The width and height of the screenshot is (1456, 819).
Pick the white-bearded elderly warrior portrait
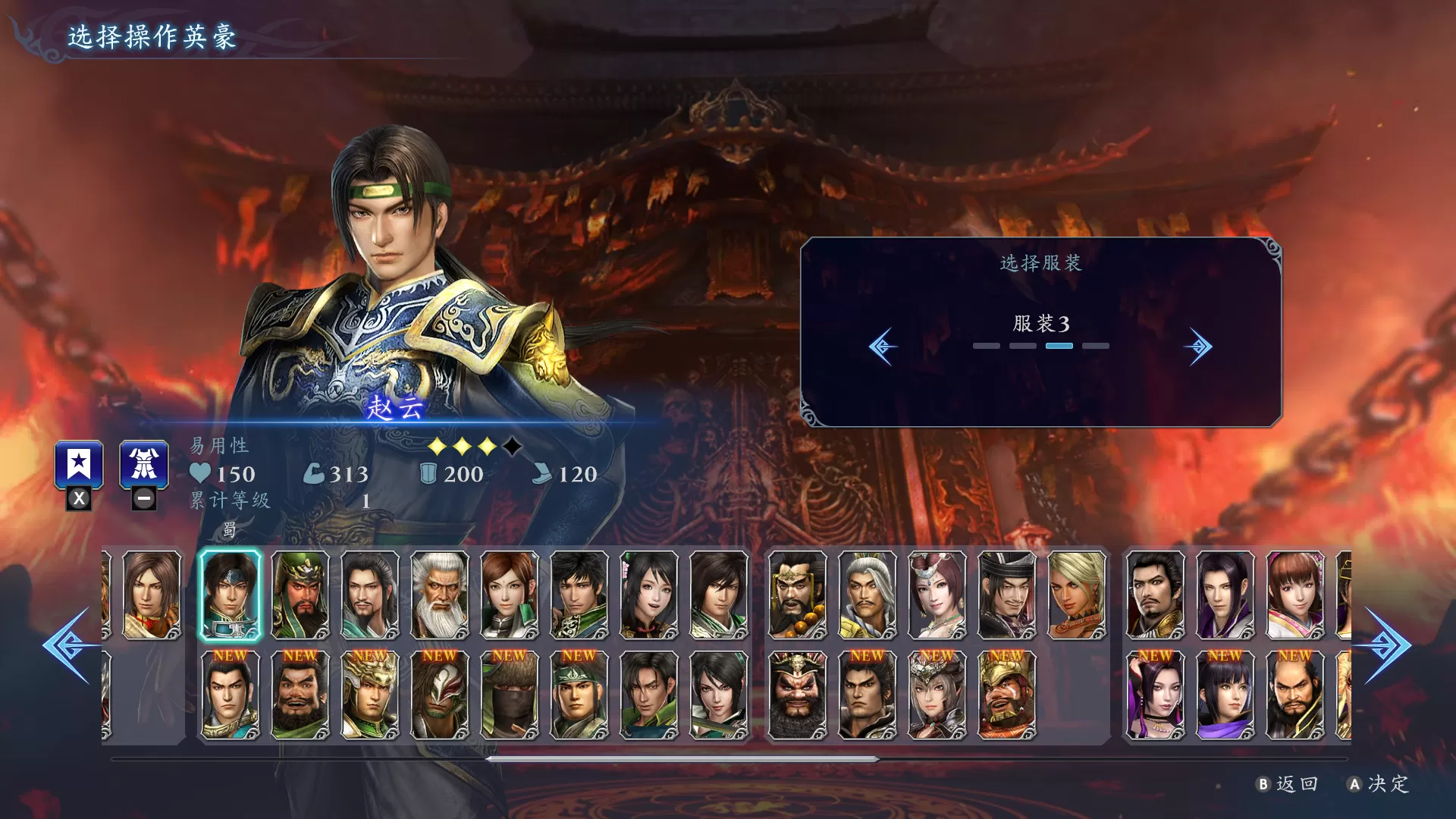click(x=440, y=595)
